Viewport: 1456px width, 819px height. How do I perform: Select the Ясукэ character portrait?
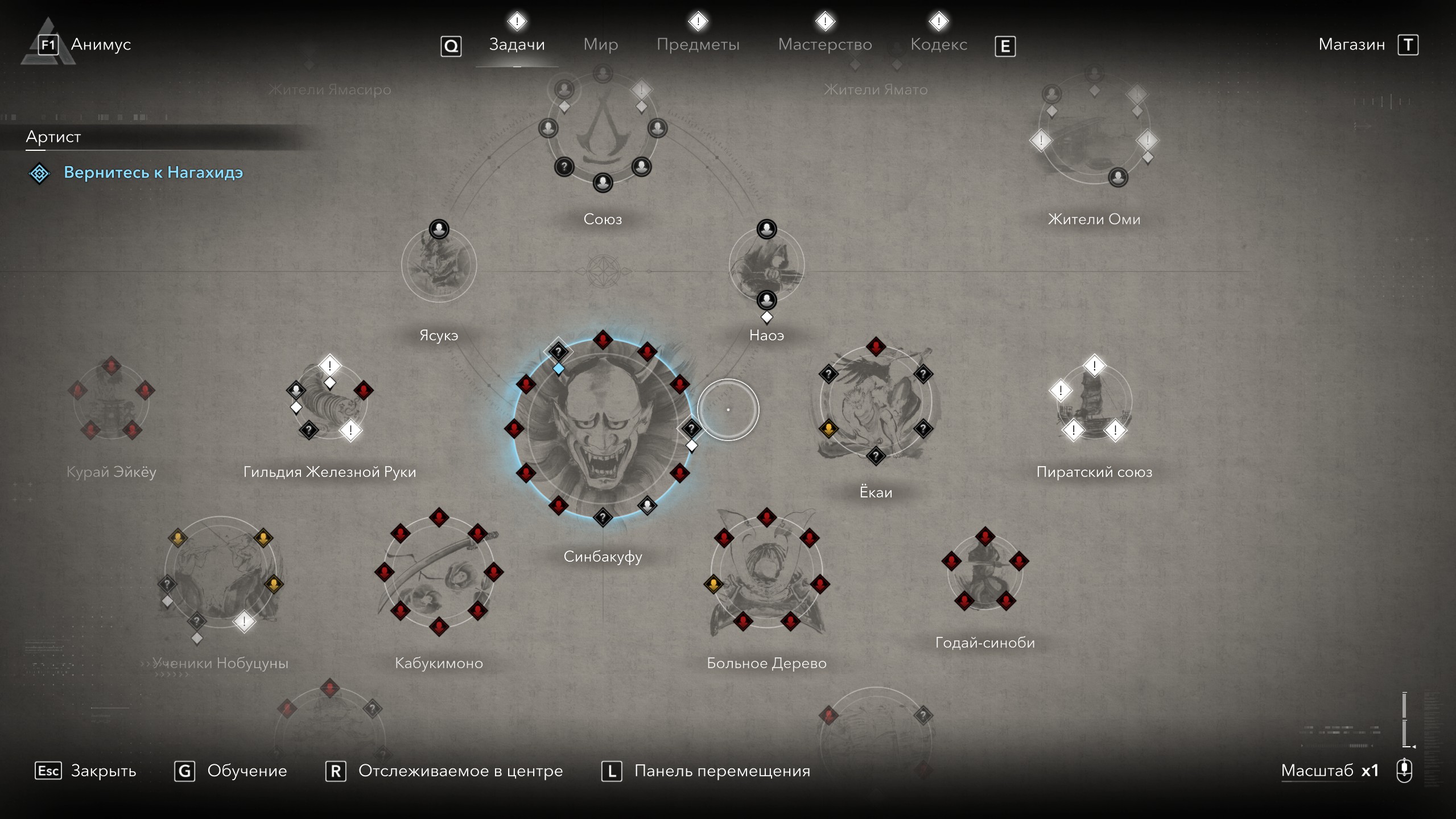[439, 265]
